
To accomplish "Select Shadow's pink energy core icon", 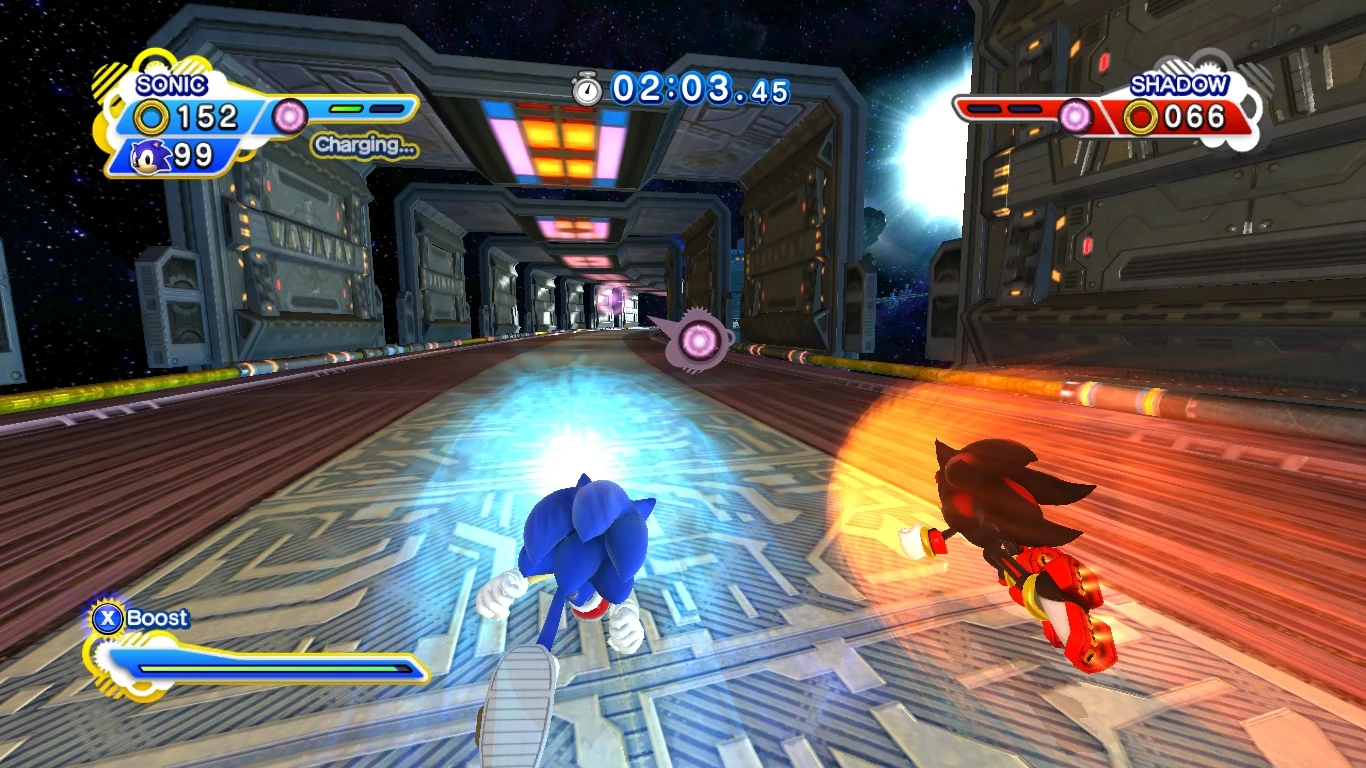I will click(x=1076, y=117).
